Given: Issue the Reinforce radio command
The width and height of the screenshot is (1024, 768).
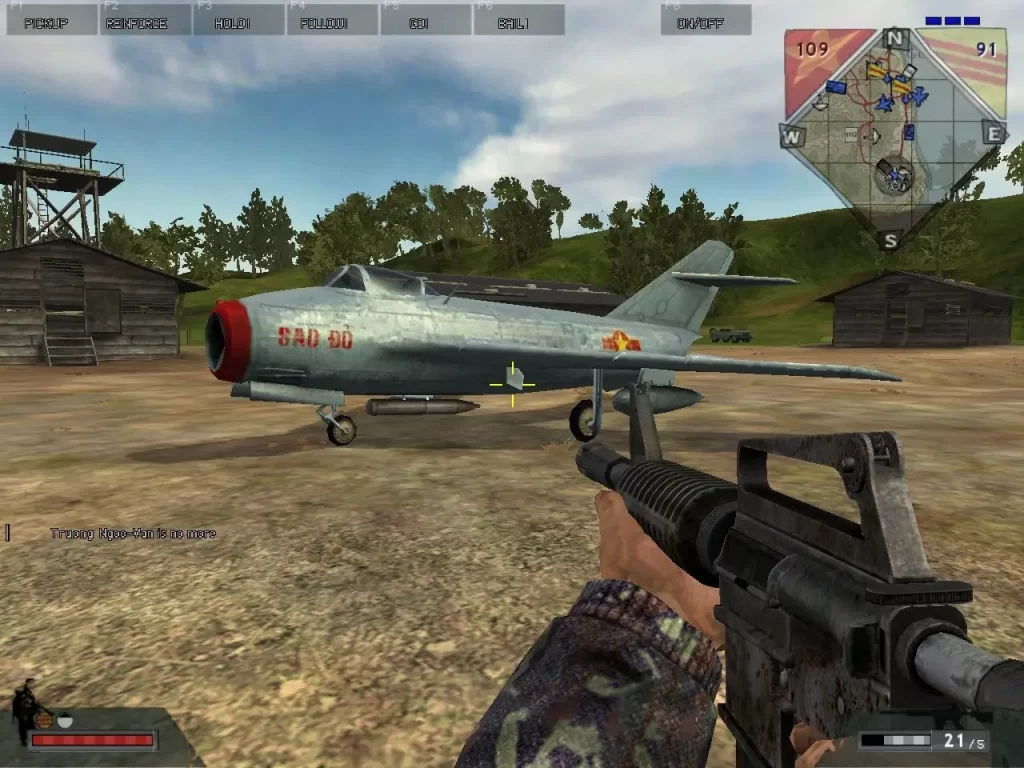Looking at the screenshot, I should tap(145, 20).
